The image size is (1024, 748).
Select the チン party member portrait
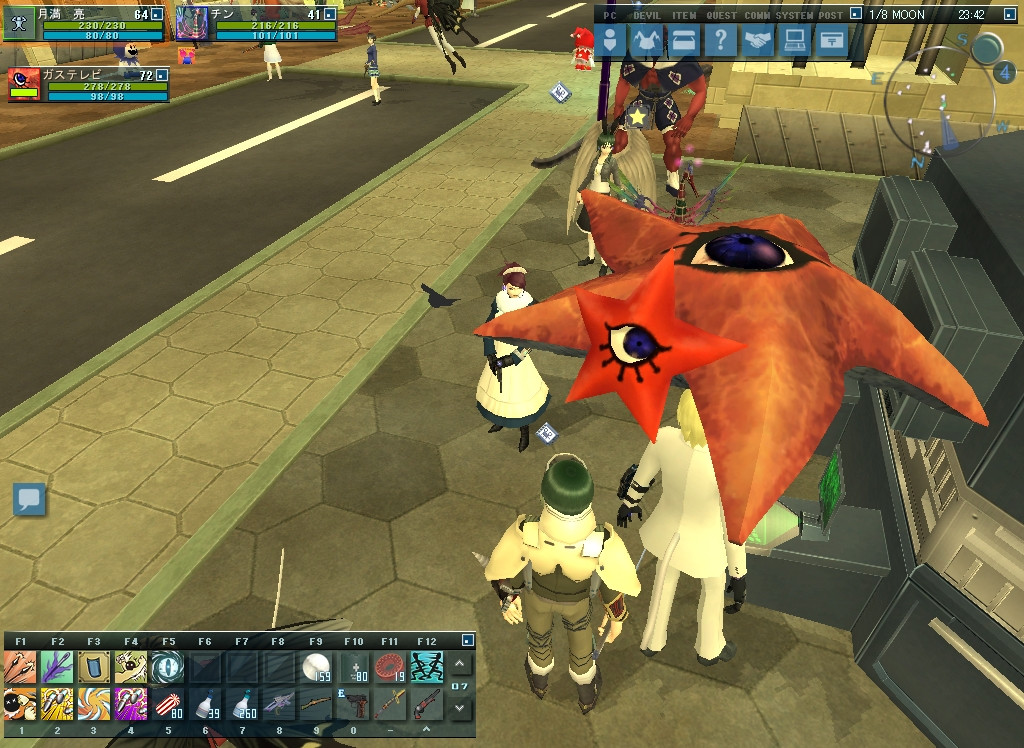(191, 23)
